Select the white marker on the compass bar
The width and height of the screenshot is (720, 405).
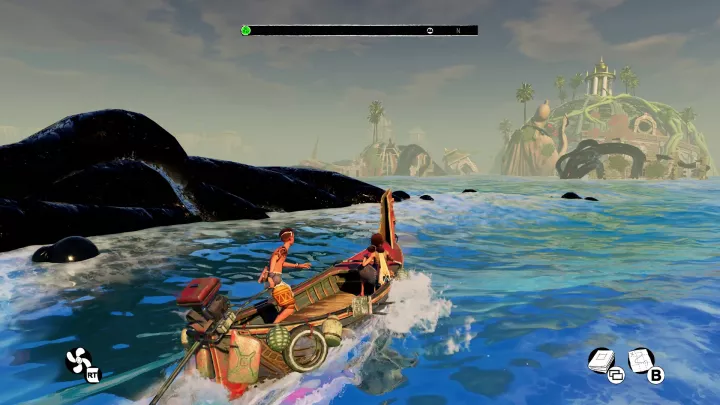[x=430, y=31]
